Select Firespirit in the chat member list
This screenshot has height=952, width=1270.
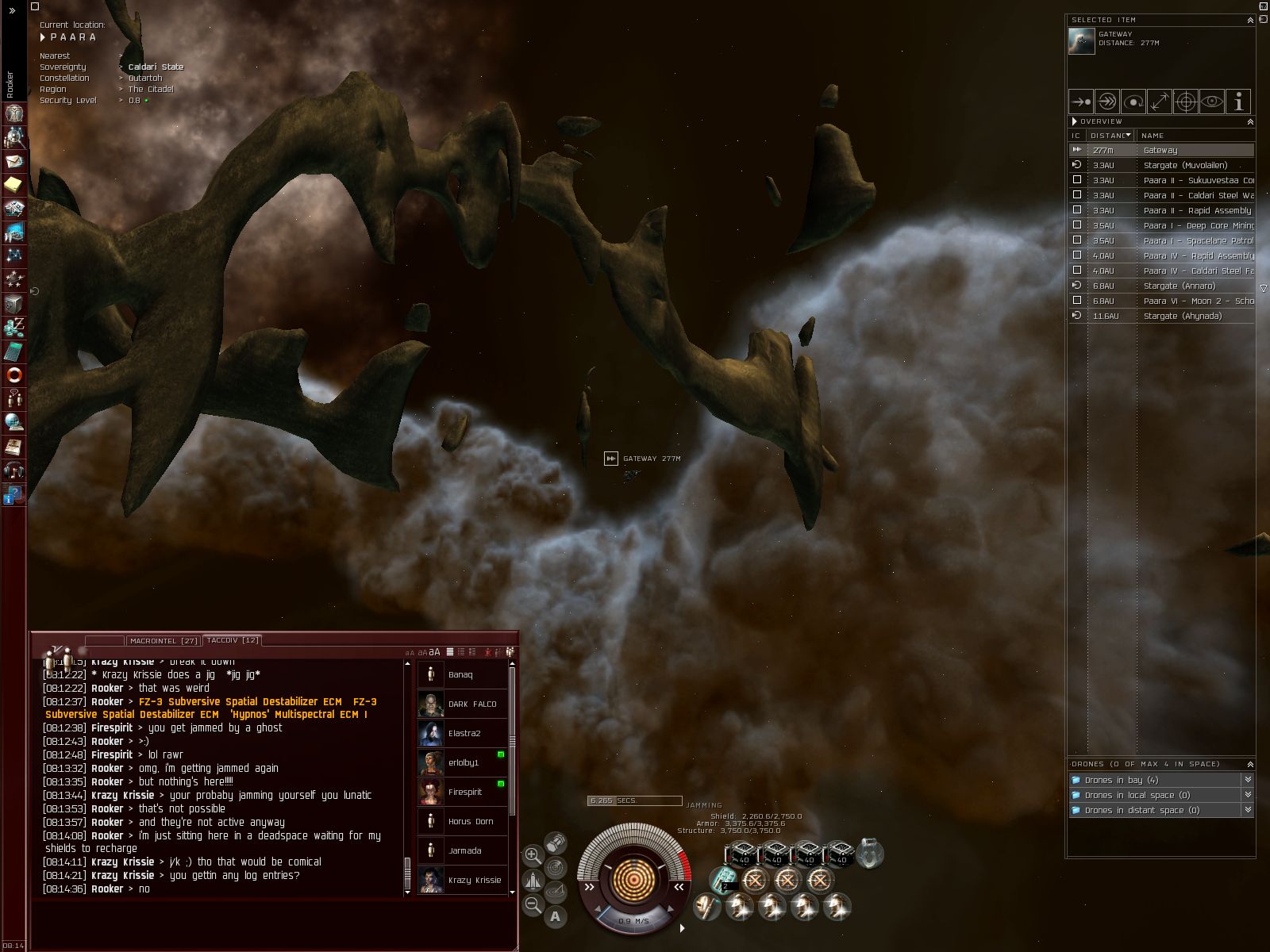(464, 792)
